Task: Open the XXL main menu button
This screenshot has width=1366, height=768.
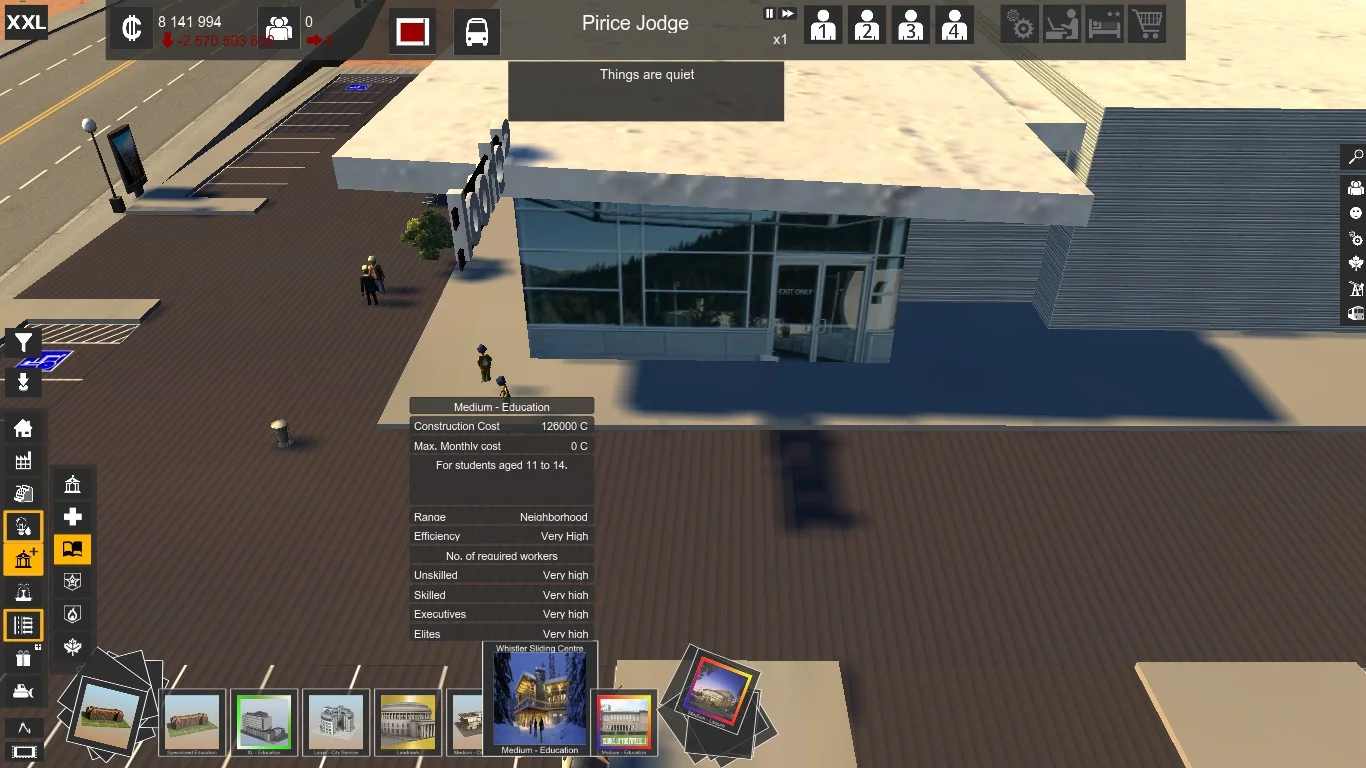Action: [26, 22]
